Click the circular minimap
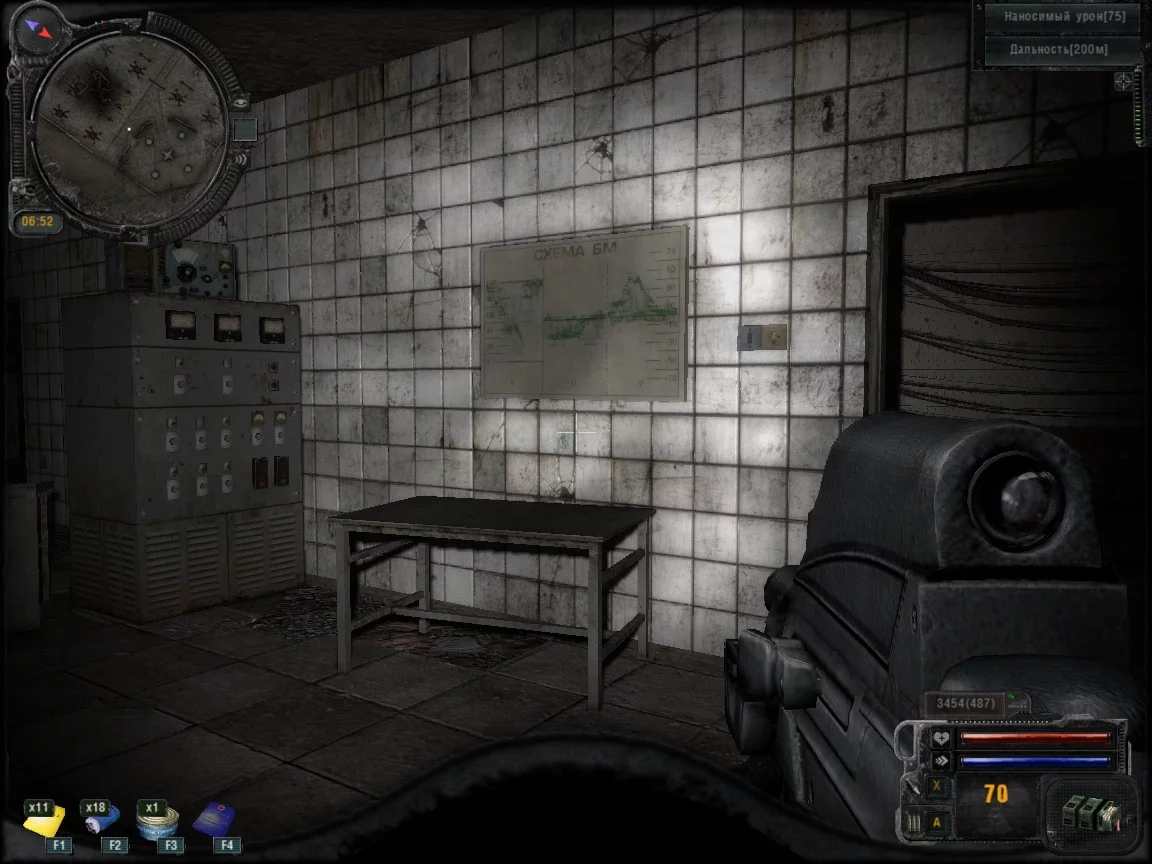This screenshot has height=864, width=1152. click(128, 127)
